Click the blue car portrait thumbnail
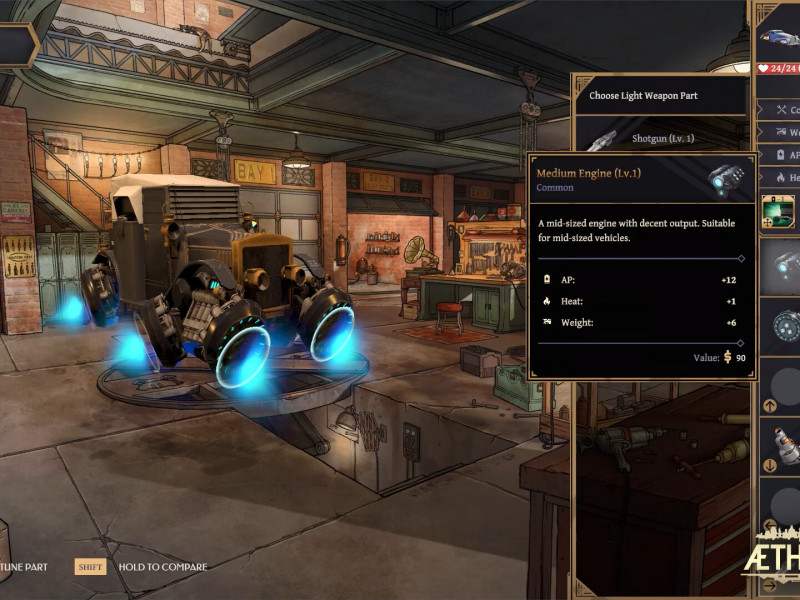 pos(779,38)
